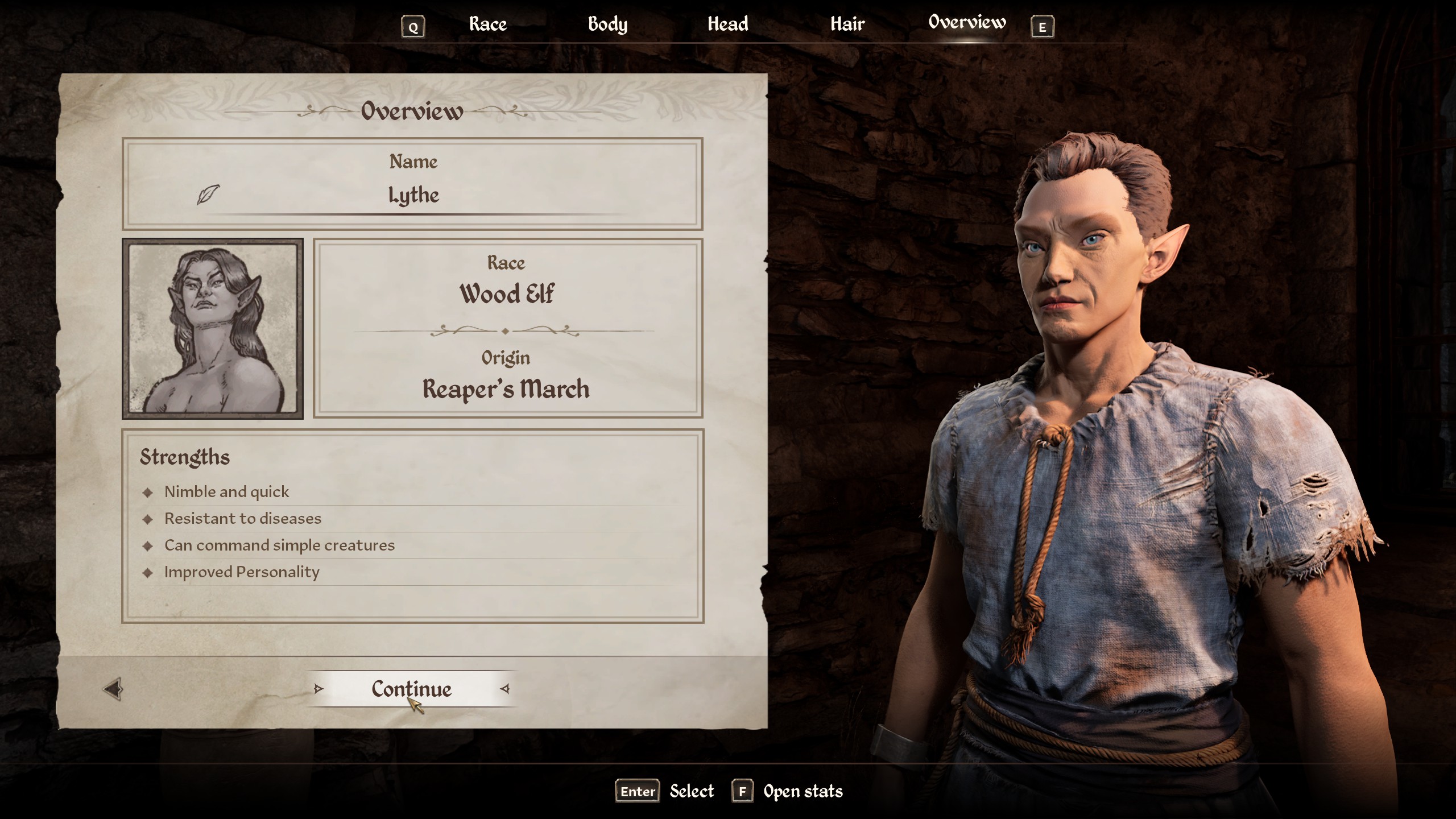Show the Overview tab
Viewport: 1456px width, 819px height.
tap(967, 23)
